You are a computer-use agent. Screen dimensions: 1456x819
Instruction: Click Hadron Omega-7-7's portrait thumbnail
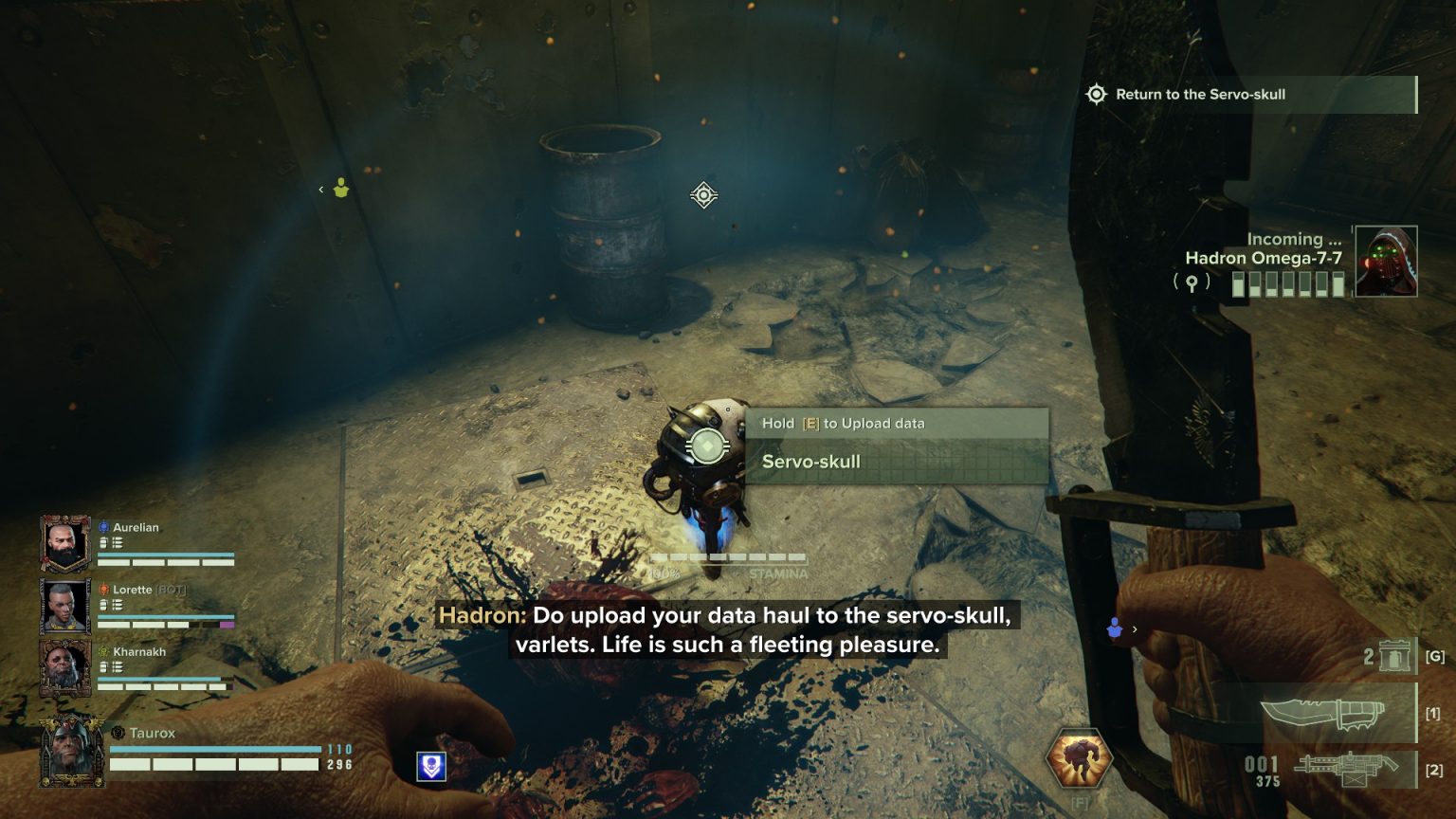[1389, 263]
